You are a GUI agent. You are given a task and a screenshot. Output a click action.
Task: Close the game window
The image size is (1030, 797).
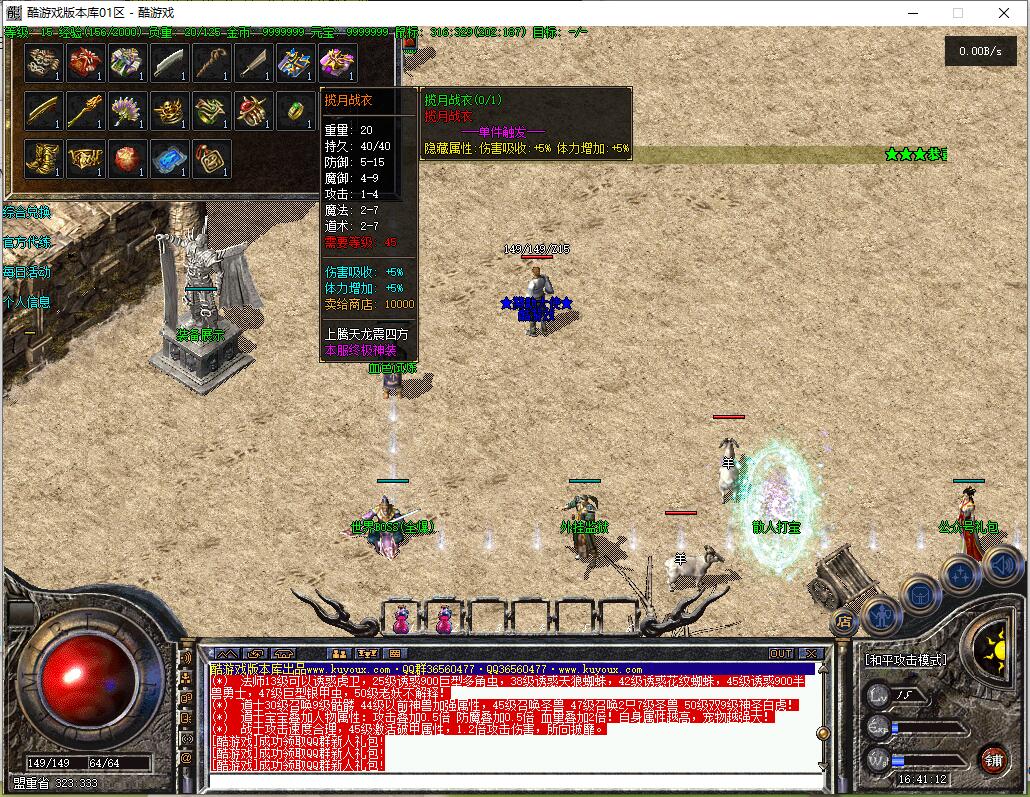[x=1004, y=13]
